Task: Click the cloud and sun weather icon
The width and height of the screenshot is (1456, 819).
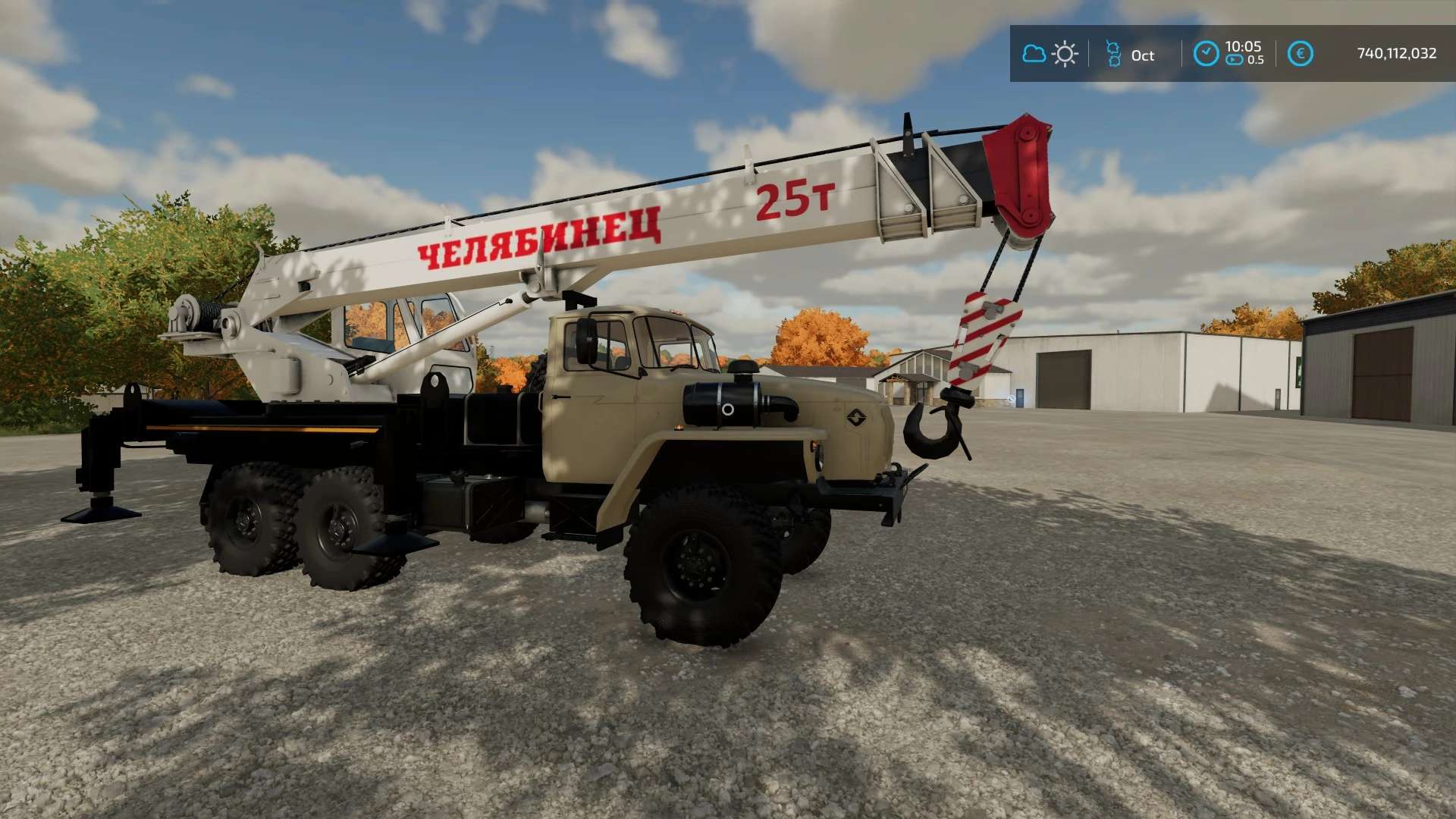Action: click(x=1050, y=54)
